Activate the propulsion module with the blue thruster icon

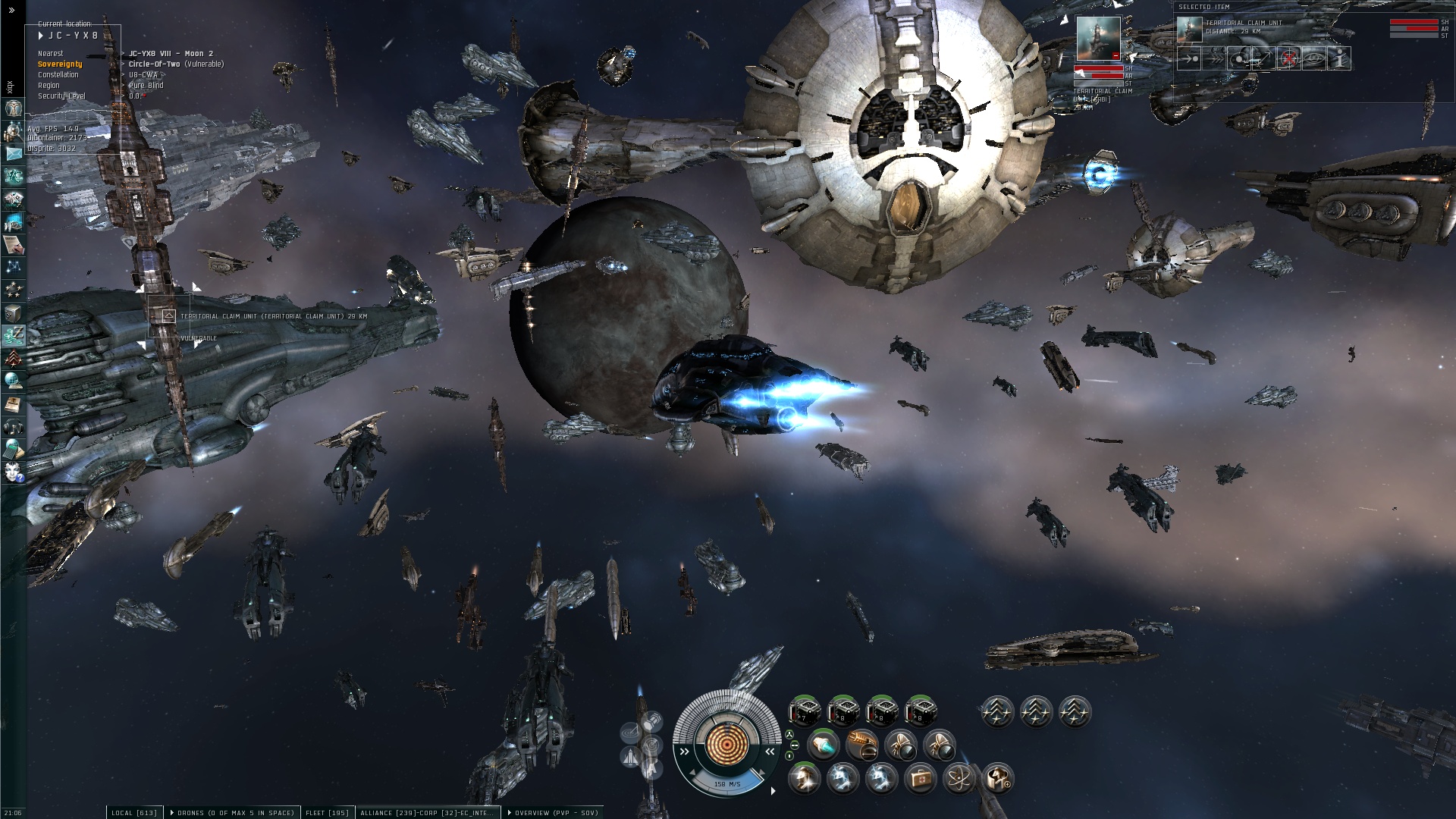click(824, 745)
